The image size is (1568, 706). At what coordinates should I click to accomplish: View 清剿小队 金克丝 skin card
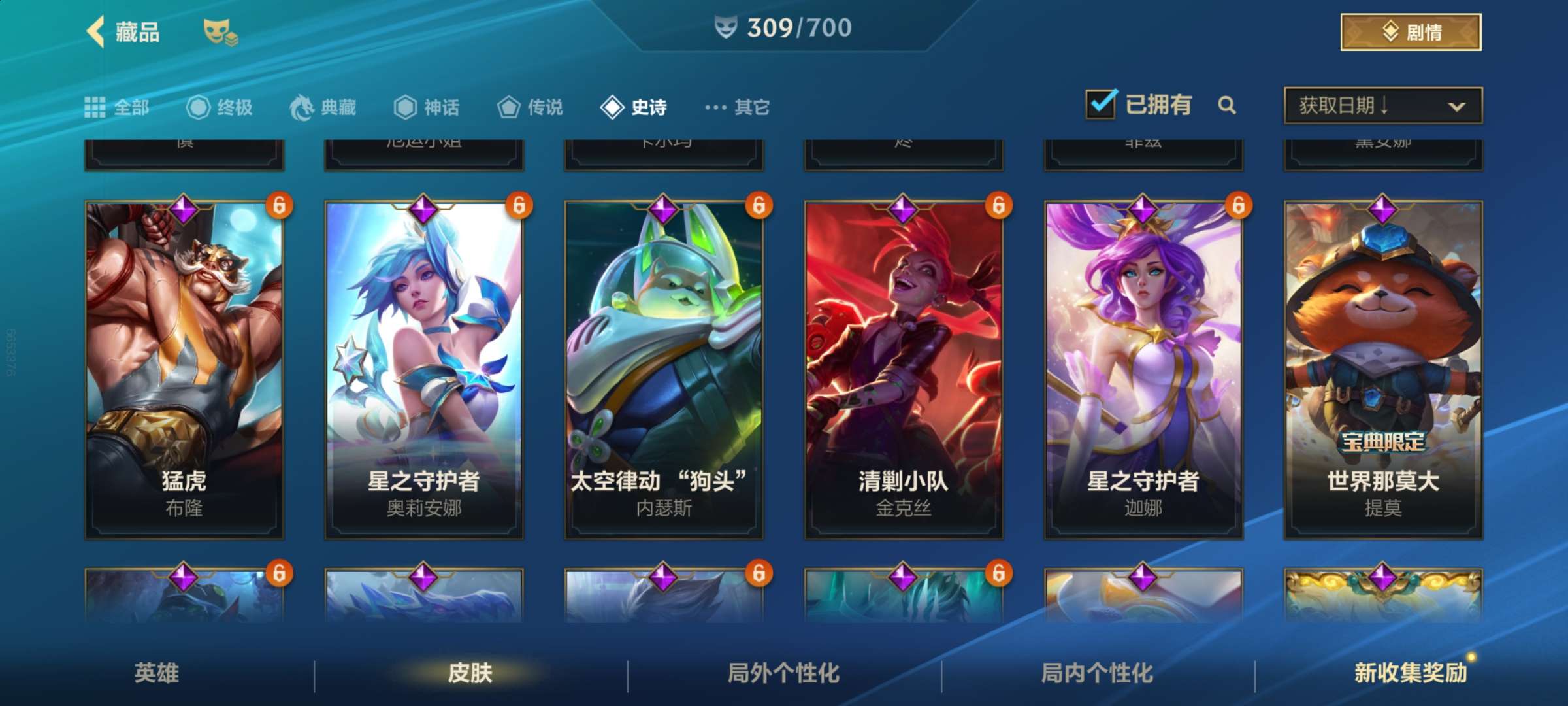coord(904,369)
